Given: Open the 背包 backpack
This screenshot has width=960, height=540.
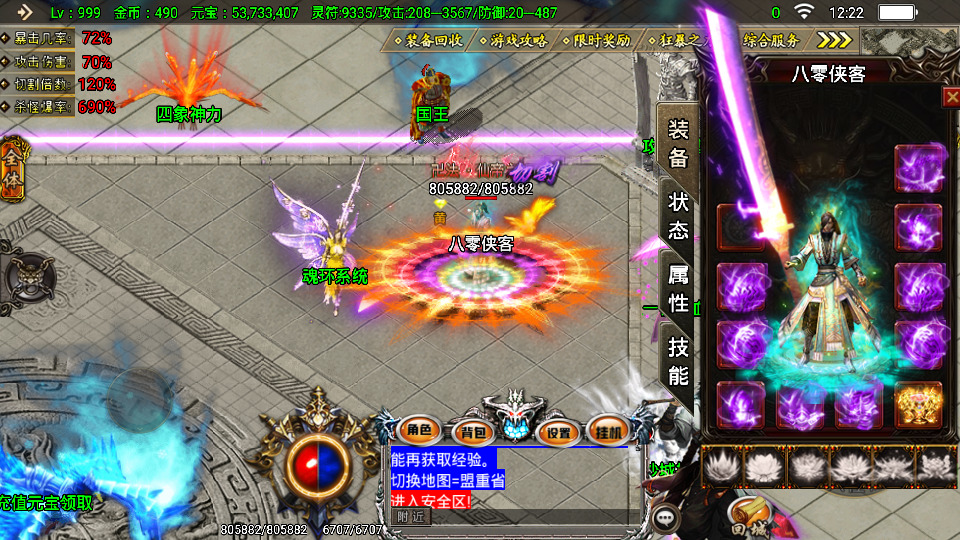Looking at the screenshot, I should pyautogui.click(x=468, y=432).
